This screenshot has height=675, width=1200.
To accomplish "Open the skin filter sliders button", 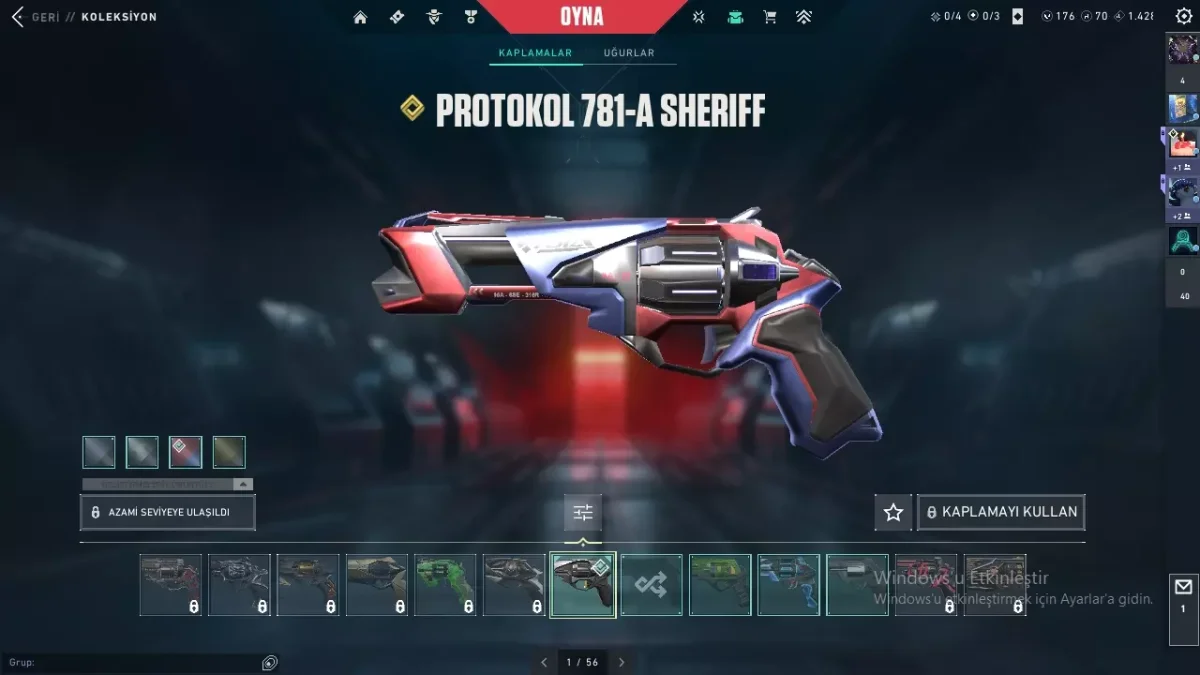I will coord(583,513).
